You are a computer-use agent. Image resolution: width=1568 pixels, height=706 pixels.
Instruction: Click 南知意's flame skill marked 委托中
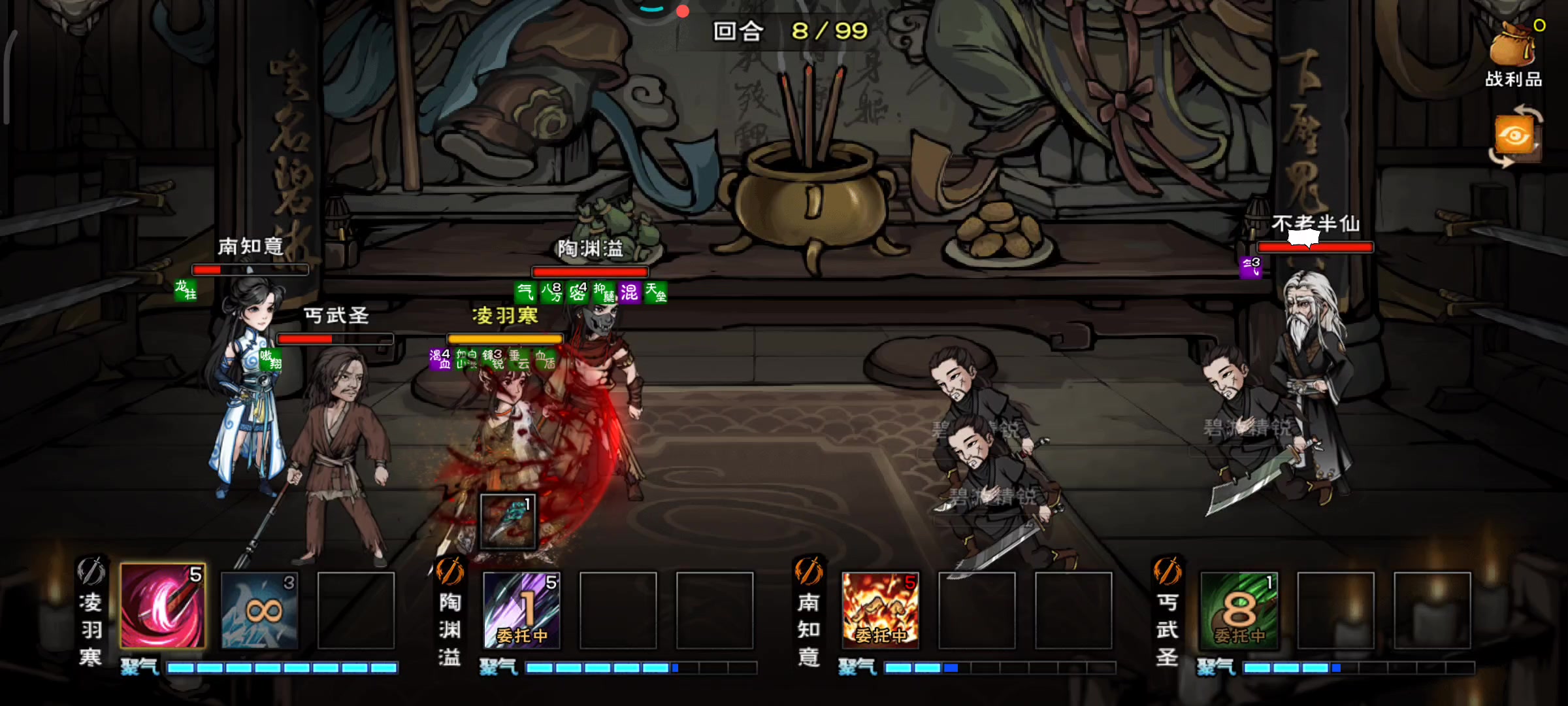point(881,611)
